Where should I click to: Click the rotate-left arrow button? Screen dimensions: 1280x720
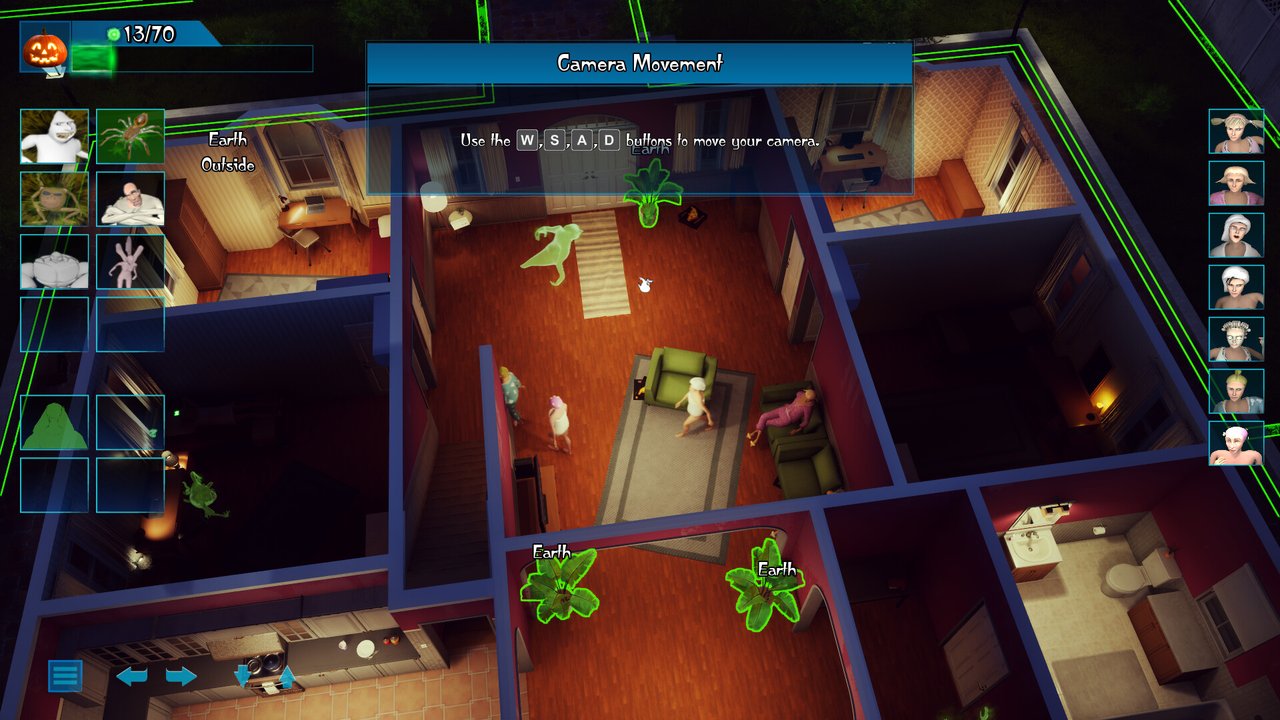(132, 677)
